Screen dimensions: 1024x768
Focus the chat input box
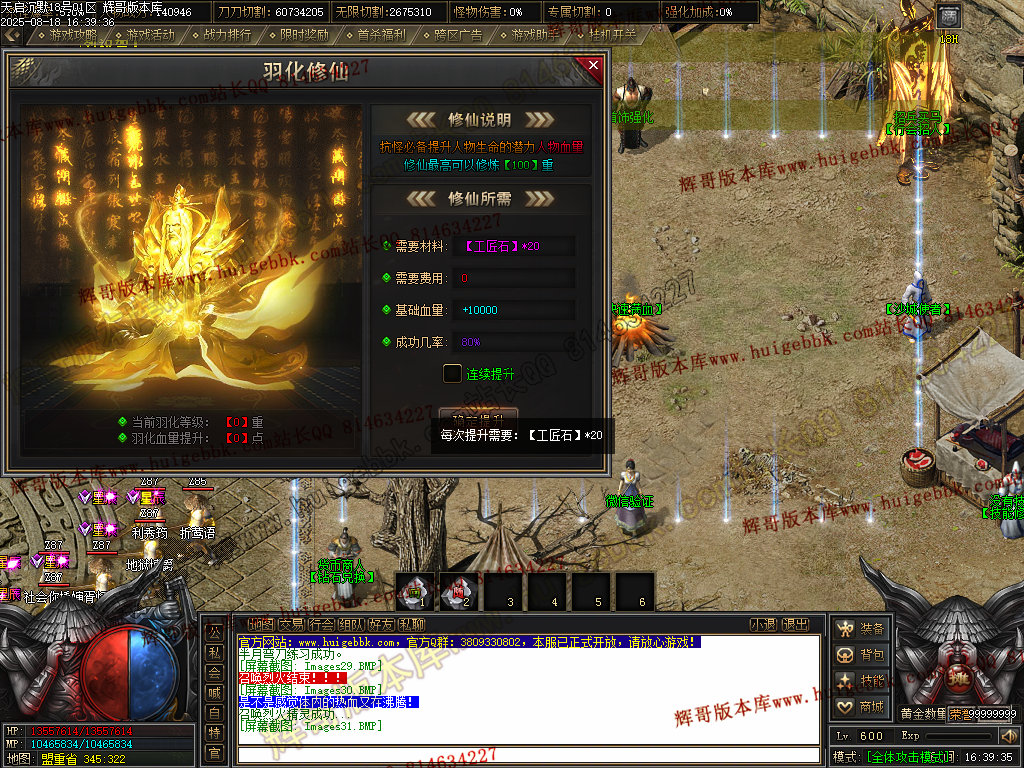pyautogui.click(x=530, y=753)
